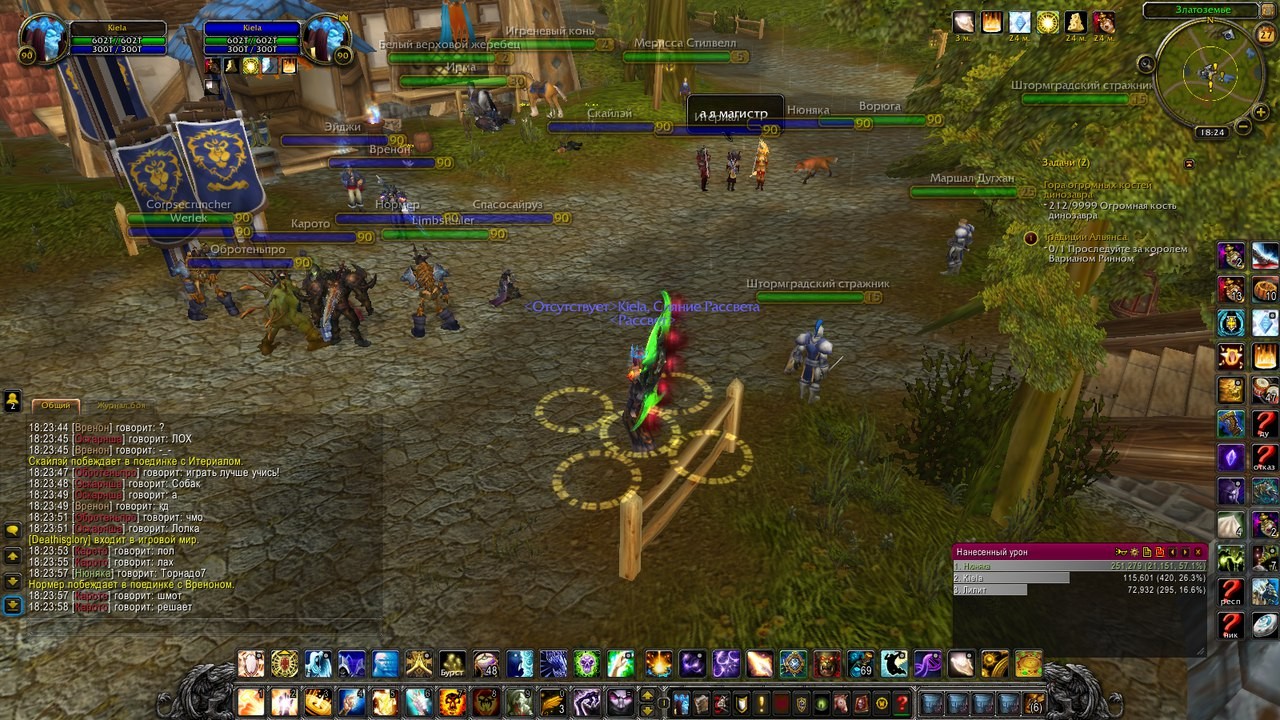Open the friends list button above chat

[12, 400]
